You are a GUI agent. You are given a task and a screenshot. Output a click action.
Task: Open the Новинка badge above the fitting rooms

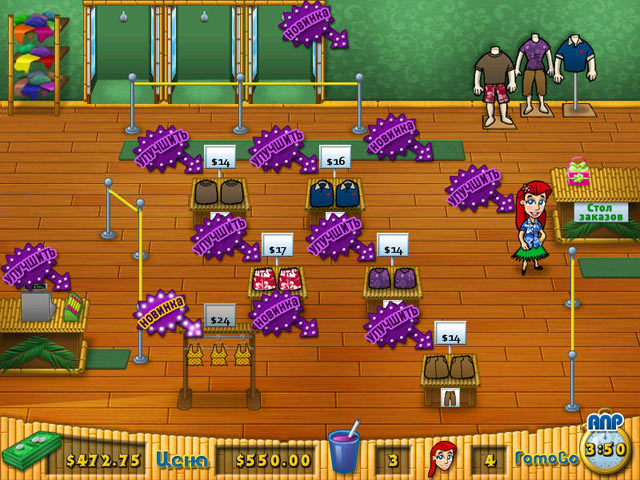309,22
